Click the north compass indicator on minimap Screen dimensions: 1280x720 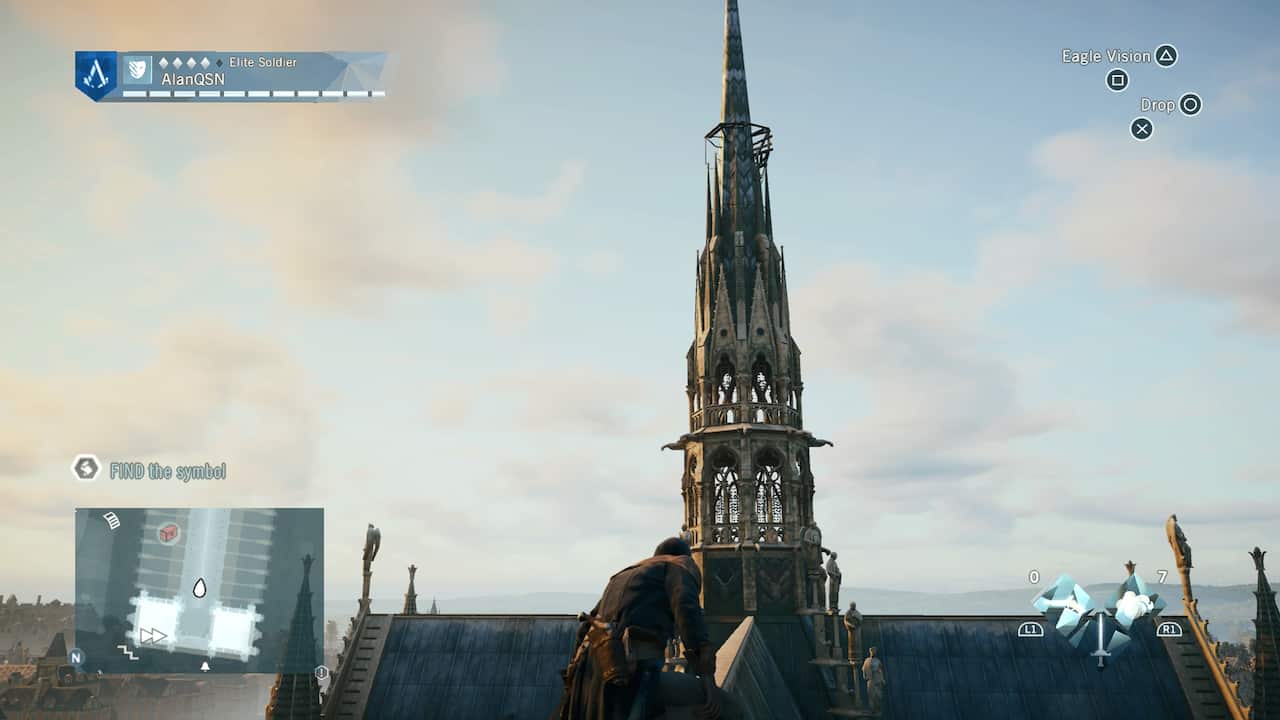tap(77, 658)
